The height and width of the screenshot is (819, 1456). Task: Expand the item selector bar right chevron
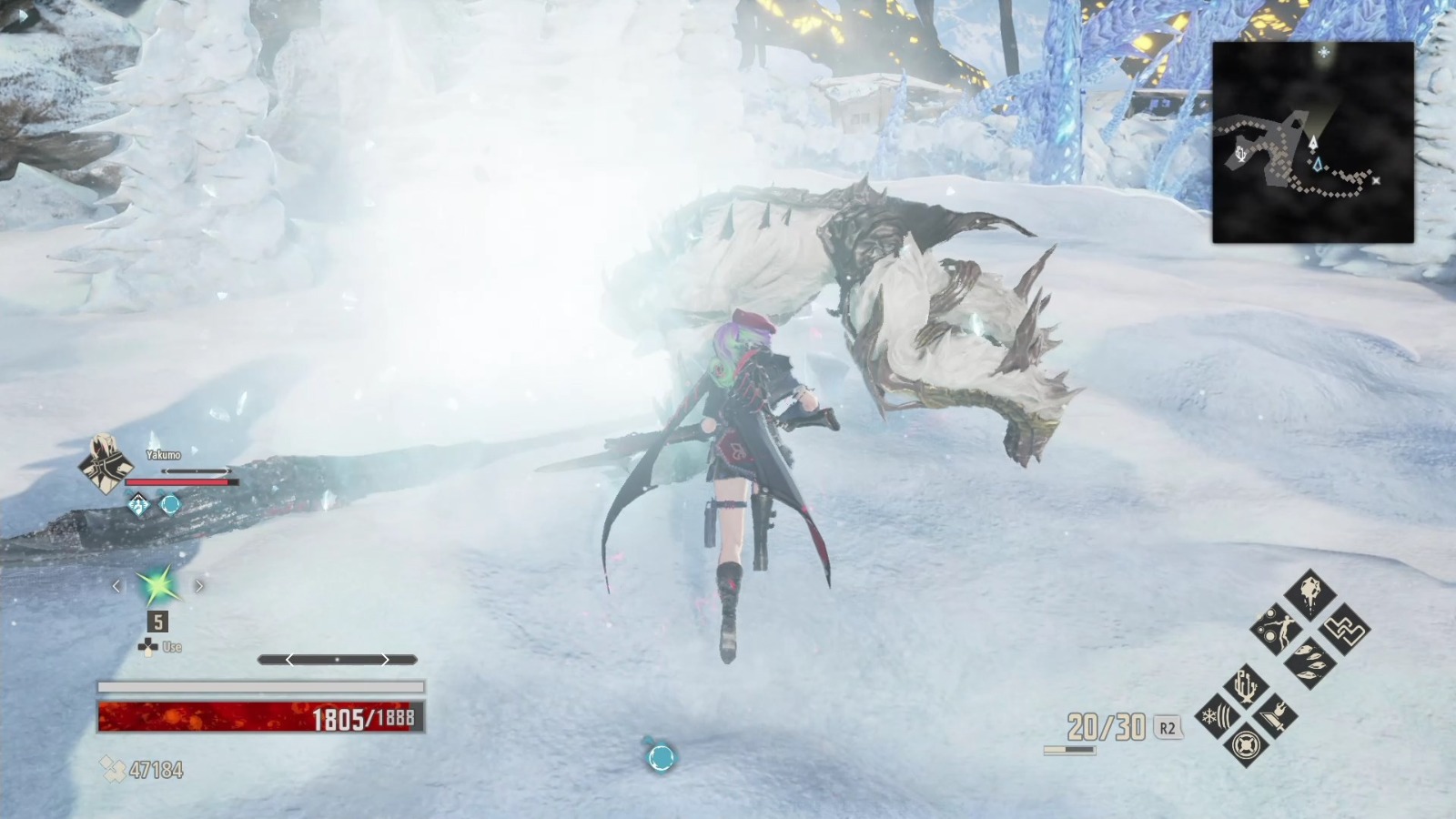[x=385, y=658]
